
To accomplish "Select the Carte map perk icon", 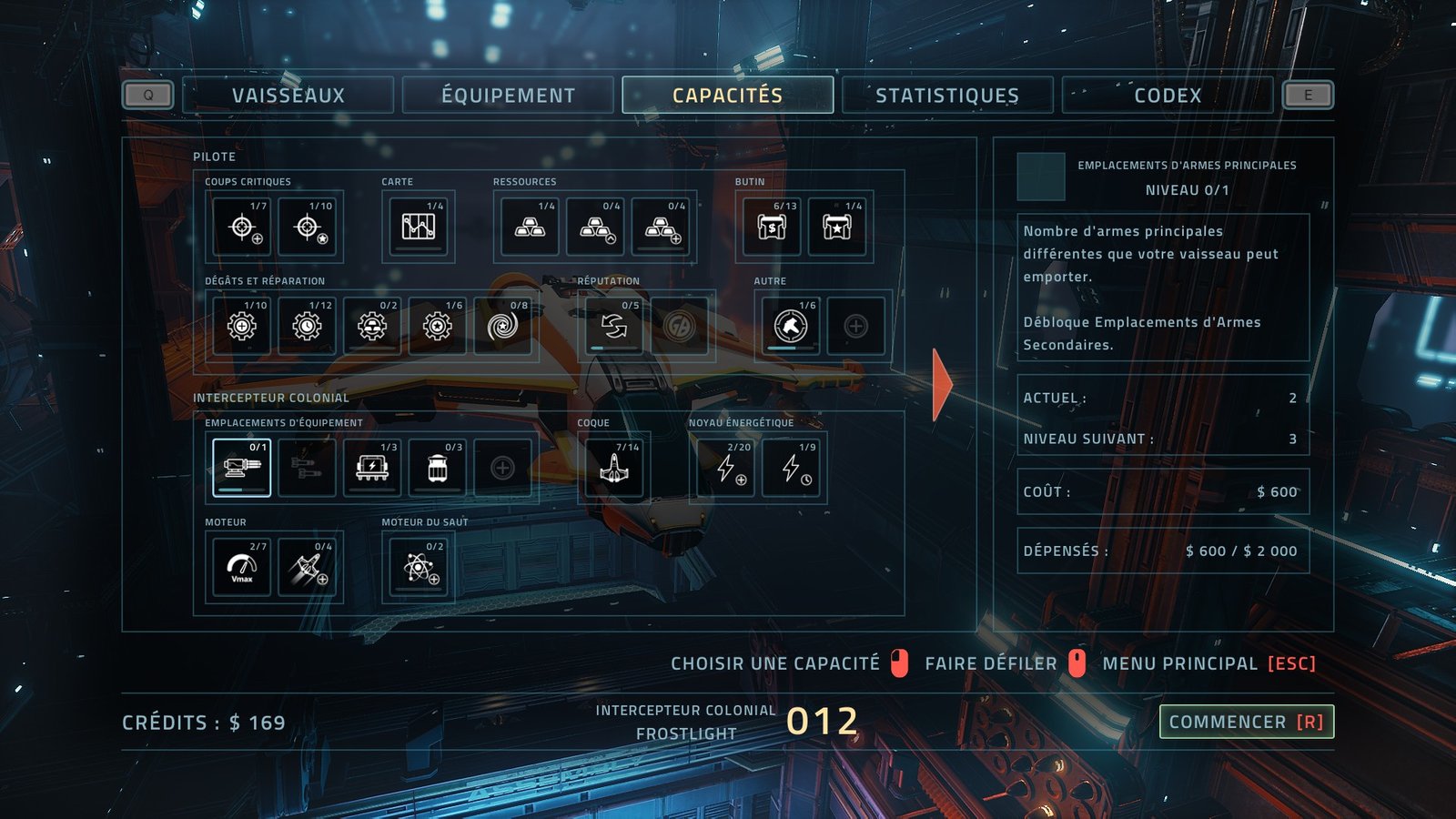I will pos(419,227).
